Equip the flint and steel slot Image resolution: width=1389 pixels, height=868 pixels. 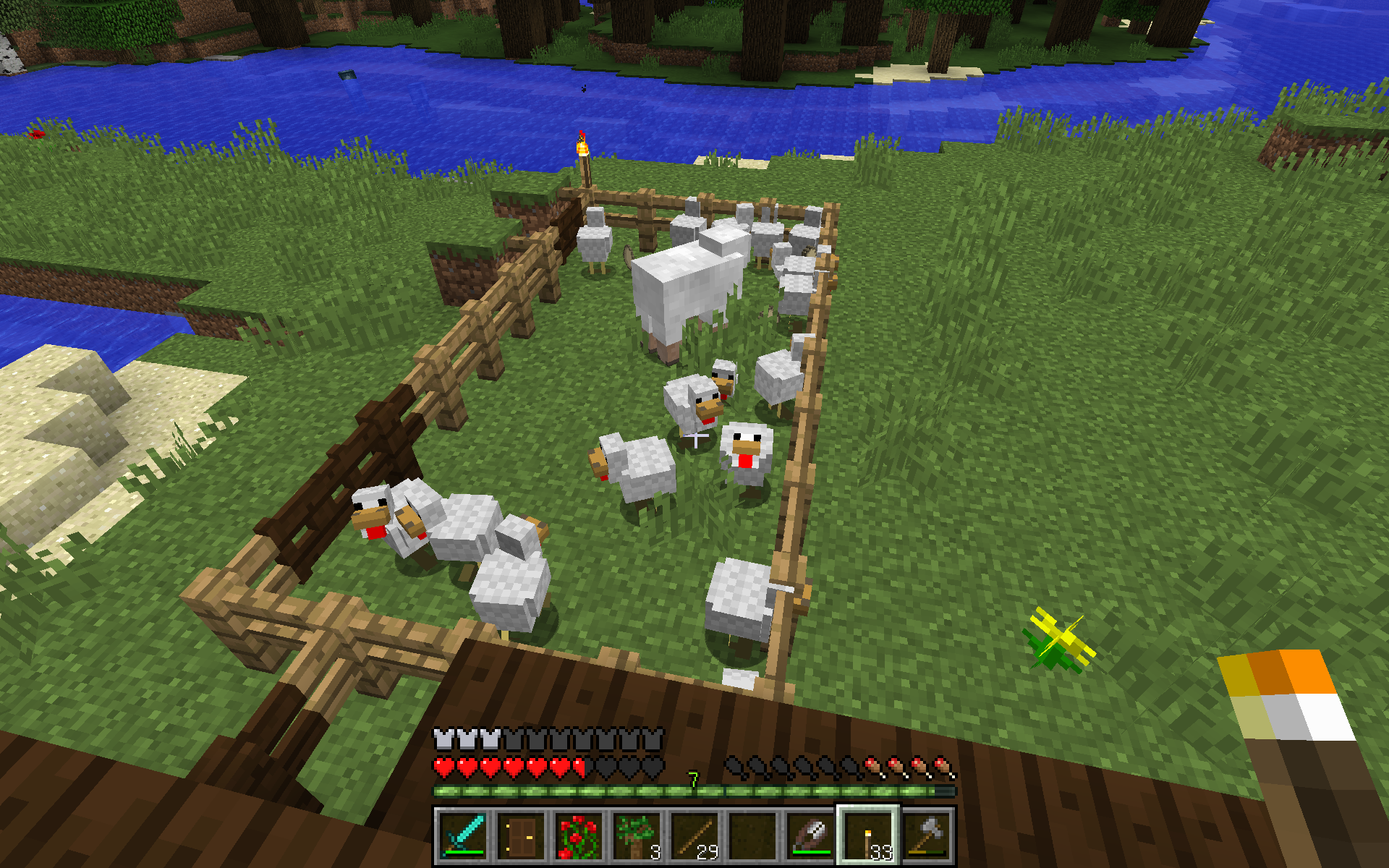[810, 835]
